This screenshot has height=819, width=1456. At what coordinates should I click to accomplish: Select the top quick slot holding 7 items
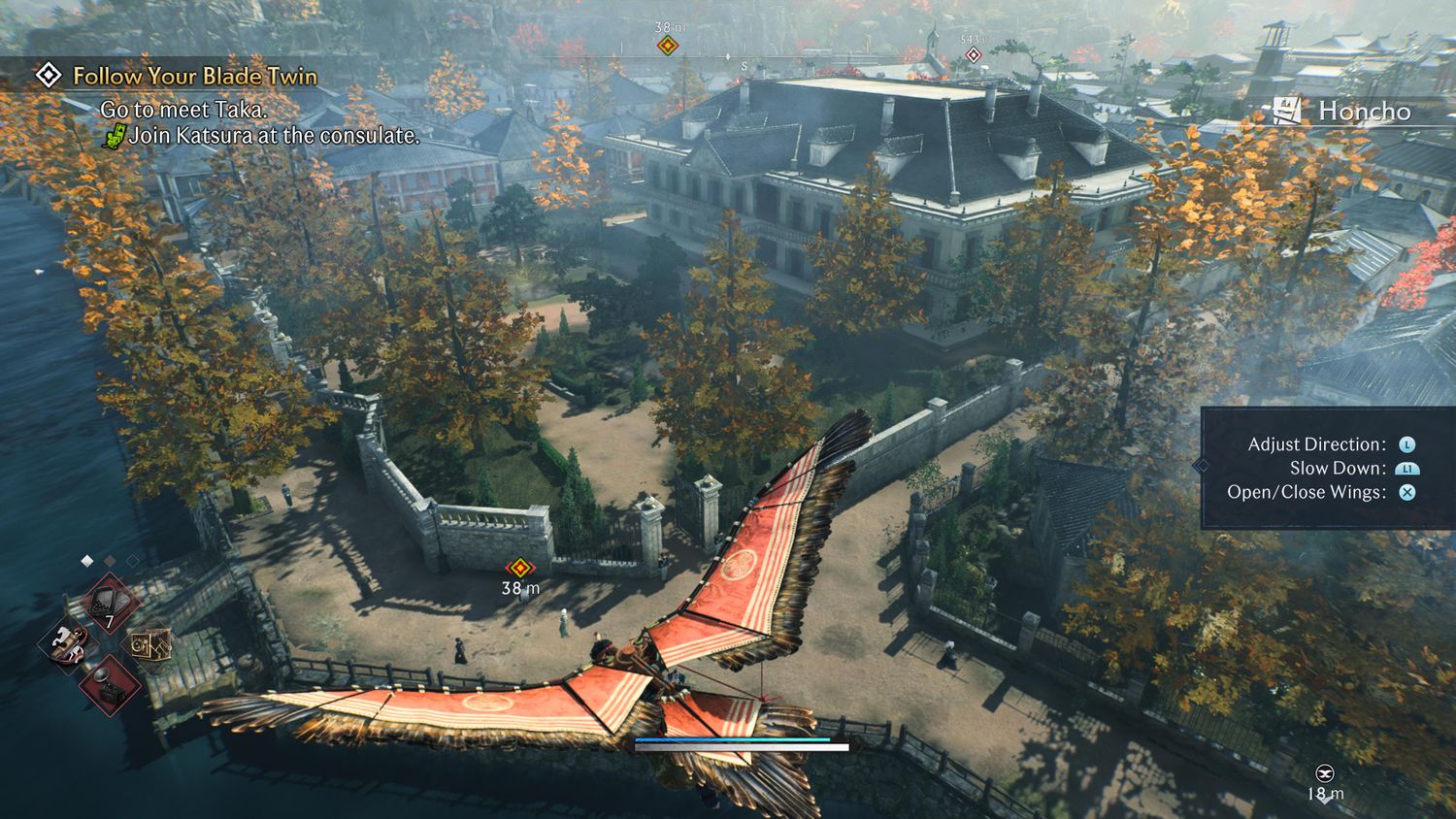tap(109, 603)
